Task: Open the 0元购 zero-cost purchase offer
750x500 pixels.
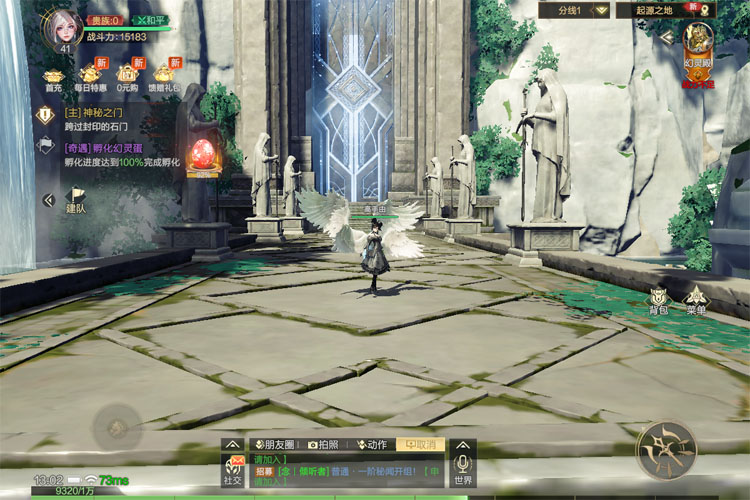Action: point(127,76)
